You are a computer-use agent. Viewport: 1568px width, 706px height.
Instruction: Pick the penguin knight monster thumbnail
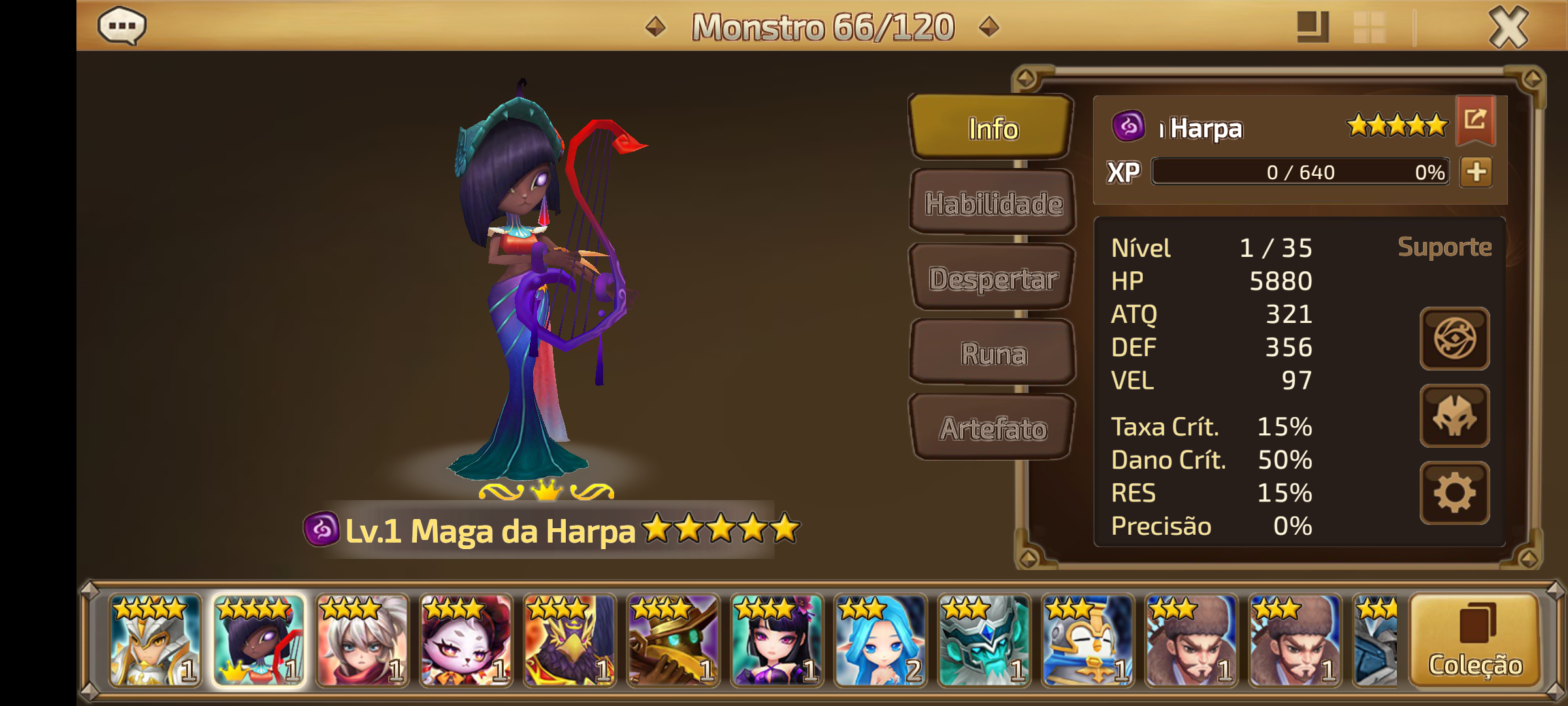coord(1087,641)
